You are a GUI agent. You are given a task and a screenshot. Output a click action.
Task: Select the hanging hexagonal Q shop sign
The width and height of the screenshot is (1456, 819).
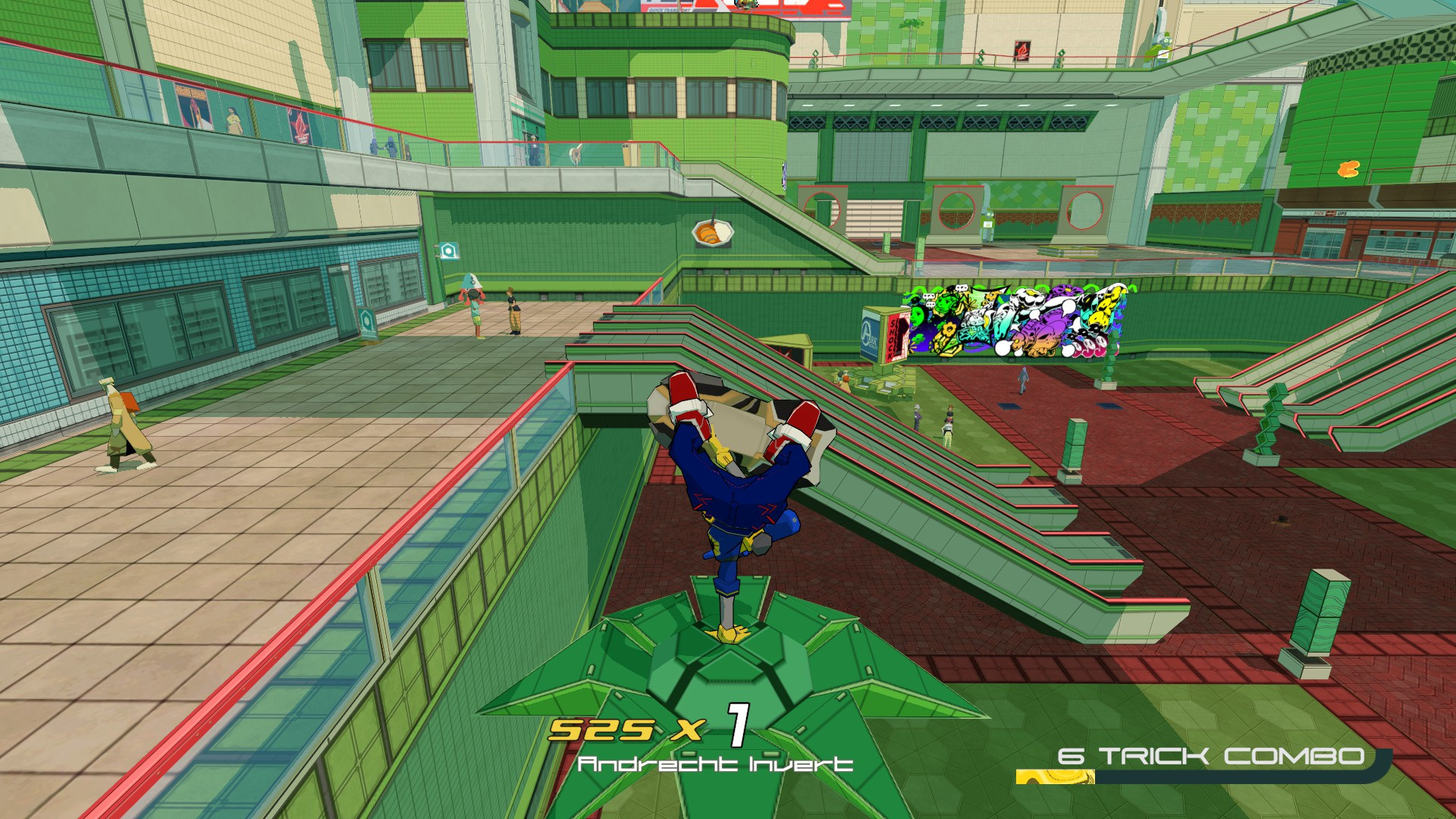(449, 250)
